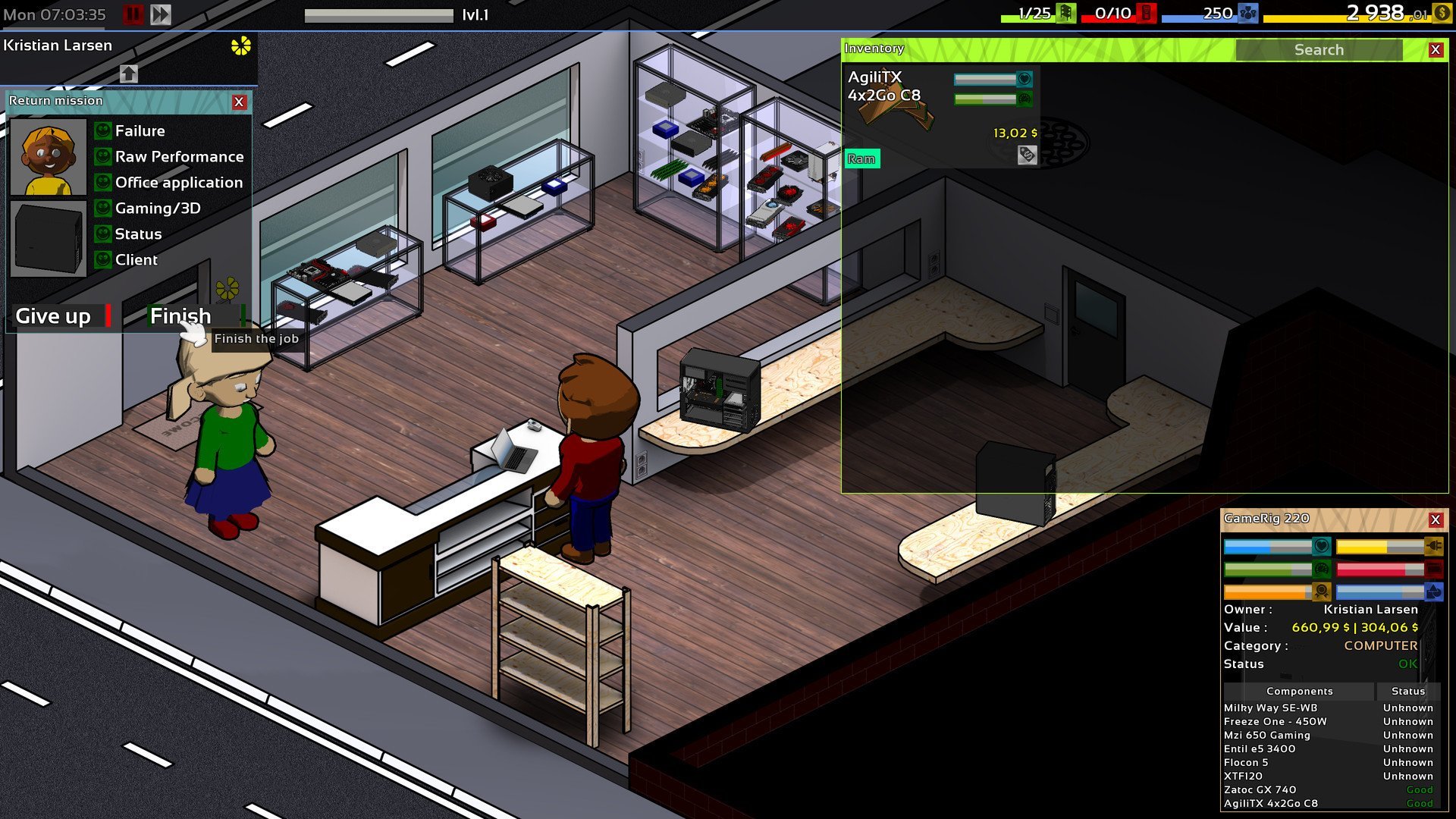Focus the inventory Search field
This screenshot has width=1456, height=819.
[1318, 50]
